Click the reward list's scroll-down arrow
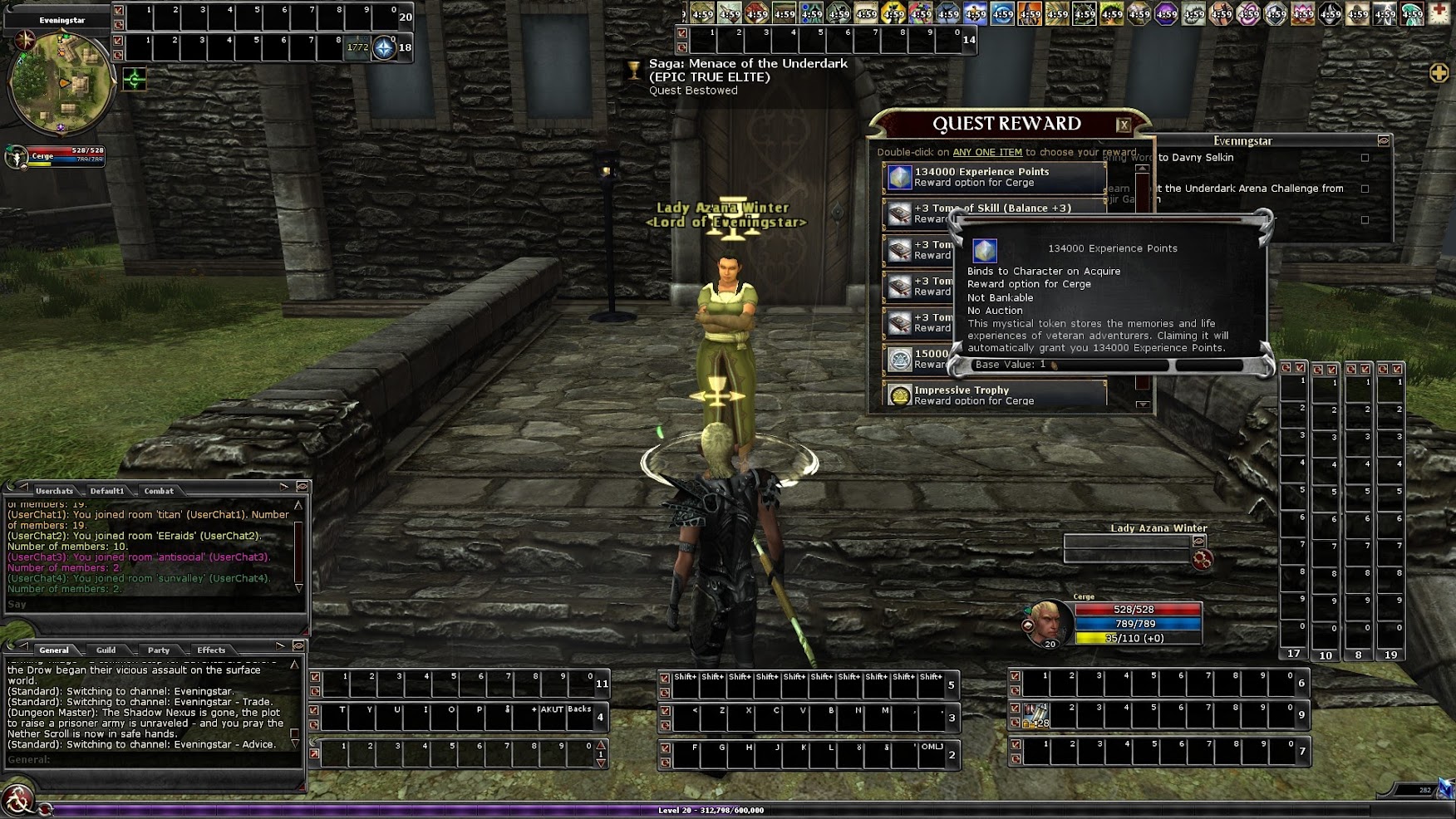This screenshot has height=819, width=1456. tap(1143, 405)
